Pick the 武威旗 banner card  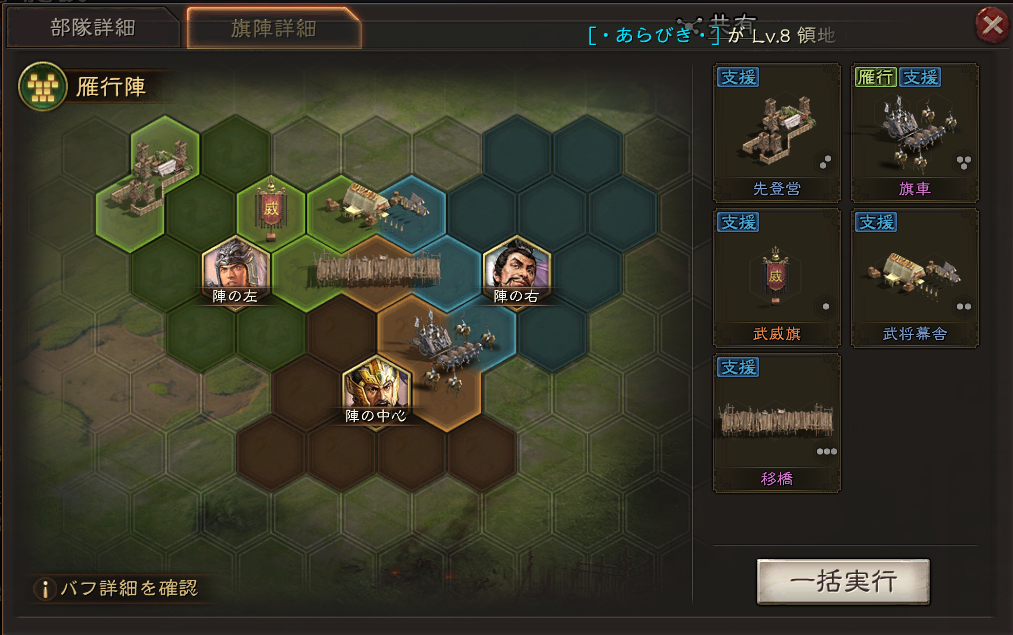pos(776,278)
